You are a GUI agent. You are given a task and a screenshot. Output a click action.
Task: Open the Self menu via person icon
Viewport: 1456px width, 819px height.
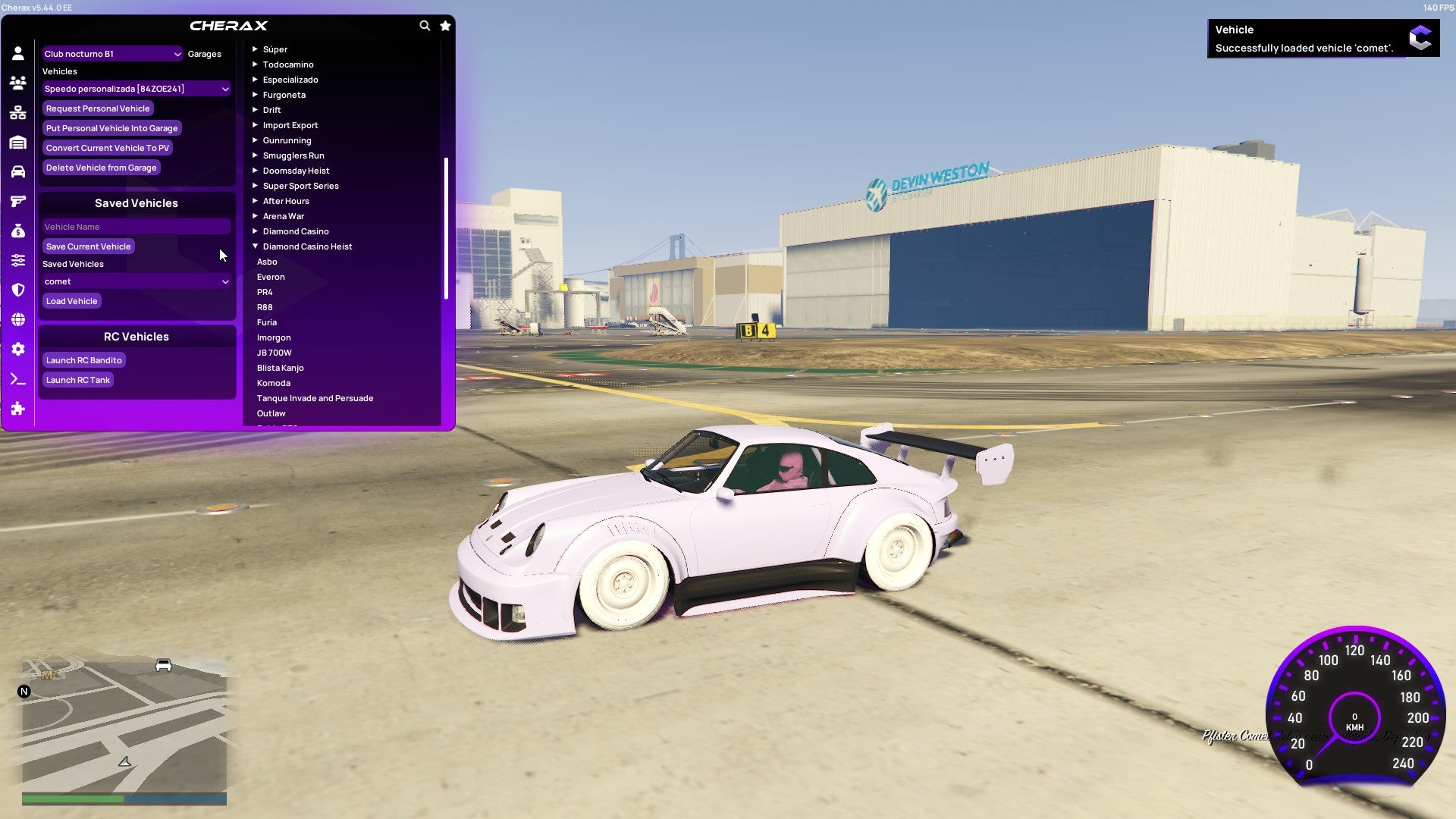18,52
